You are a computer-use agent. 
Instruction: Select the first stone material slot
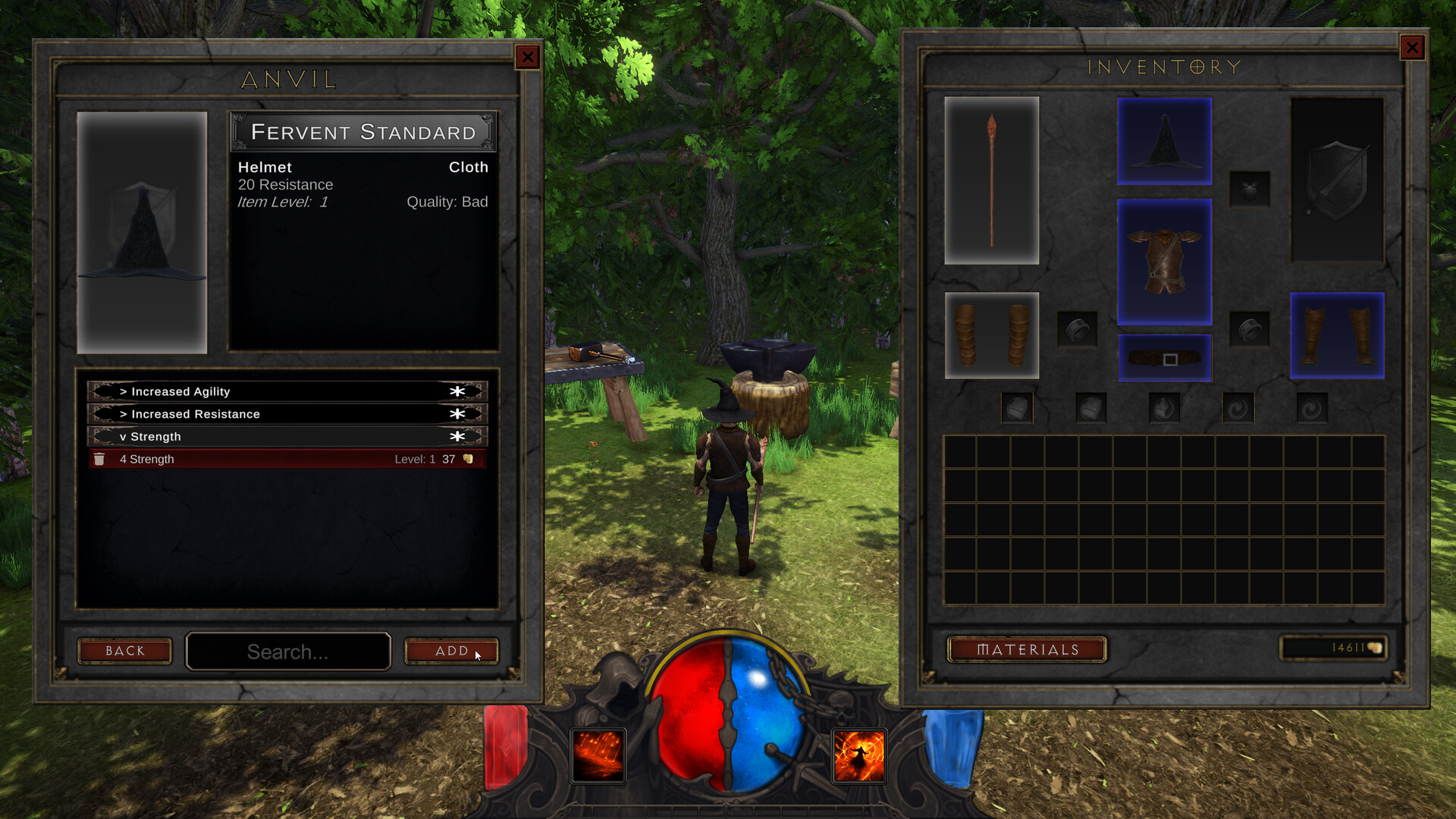point(1017,406)
